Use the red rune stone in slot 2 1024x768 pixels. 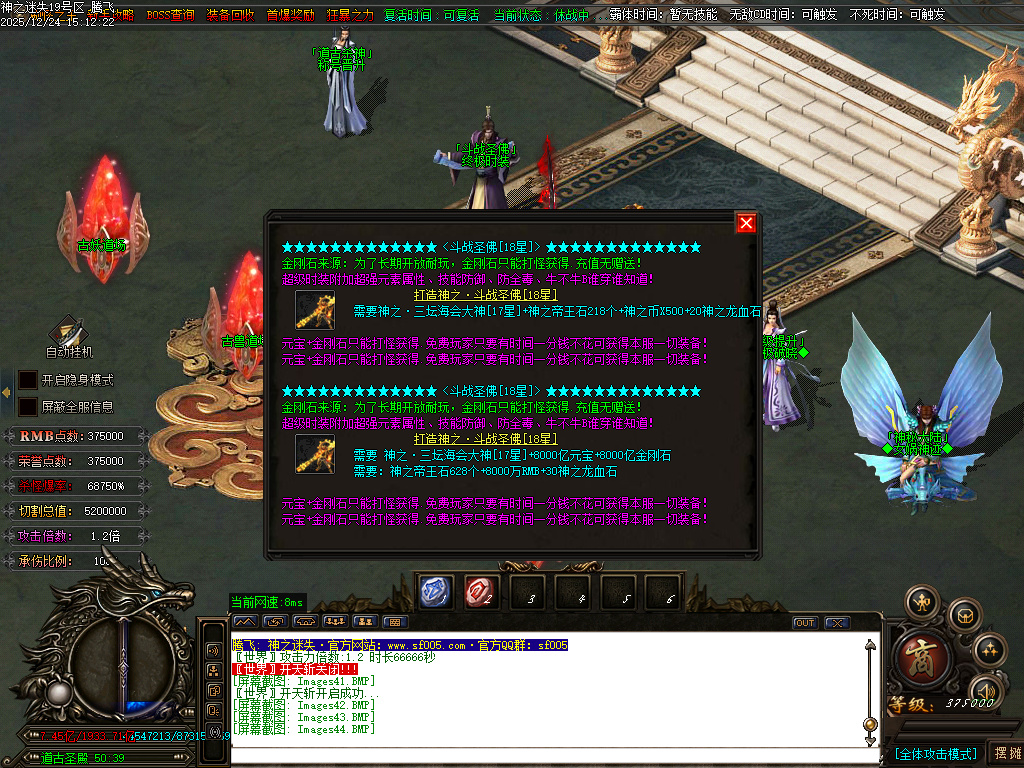(482, 593)
